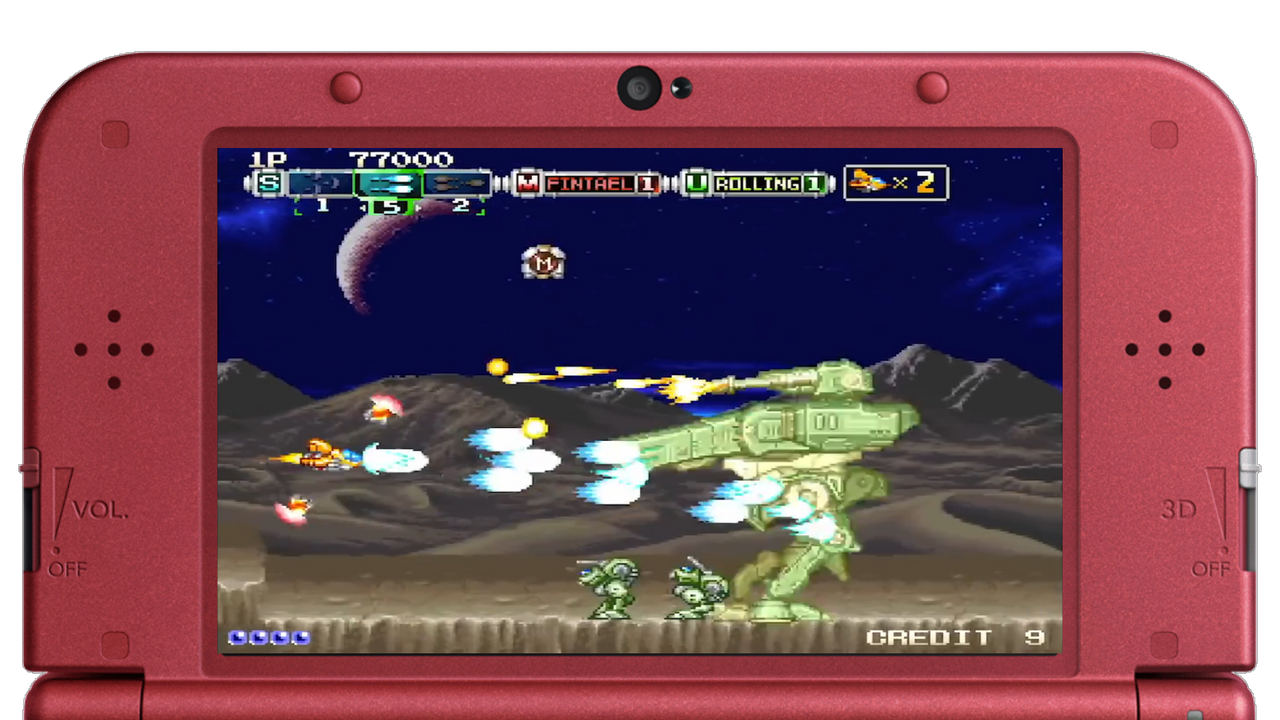Click the S shield icon in the HUD
1280x720 pixels.
click(267, 184)
